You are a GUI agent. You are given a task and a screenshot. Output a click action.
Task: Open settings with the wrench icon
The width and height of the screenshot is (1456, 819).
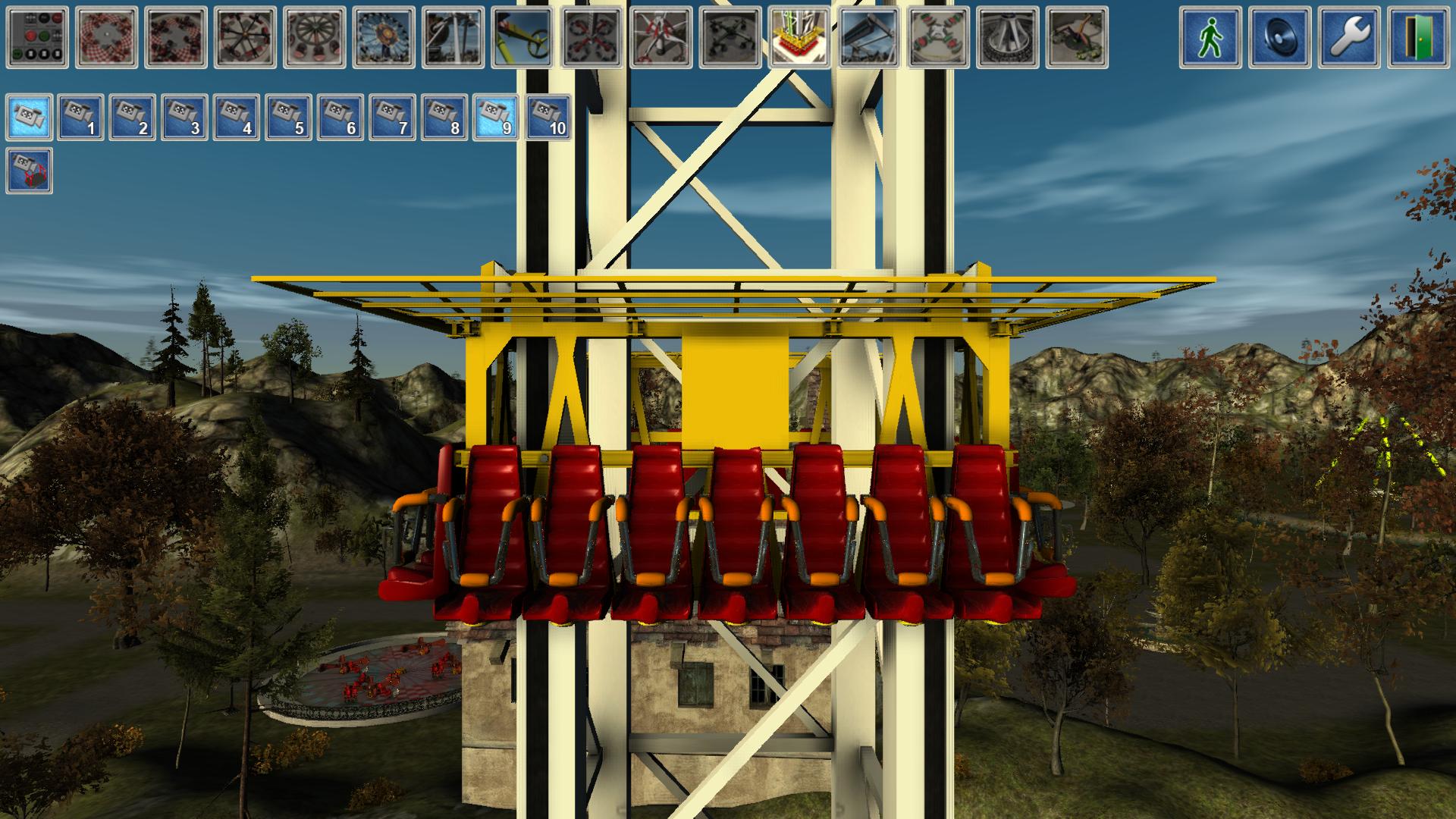(1349, 37)
